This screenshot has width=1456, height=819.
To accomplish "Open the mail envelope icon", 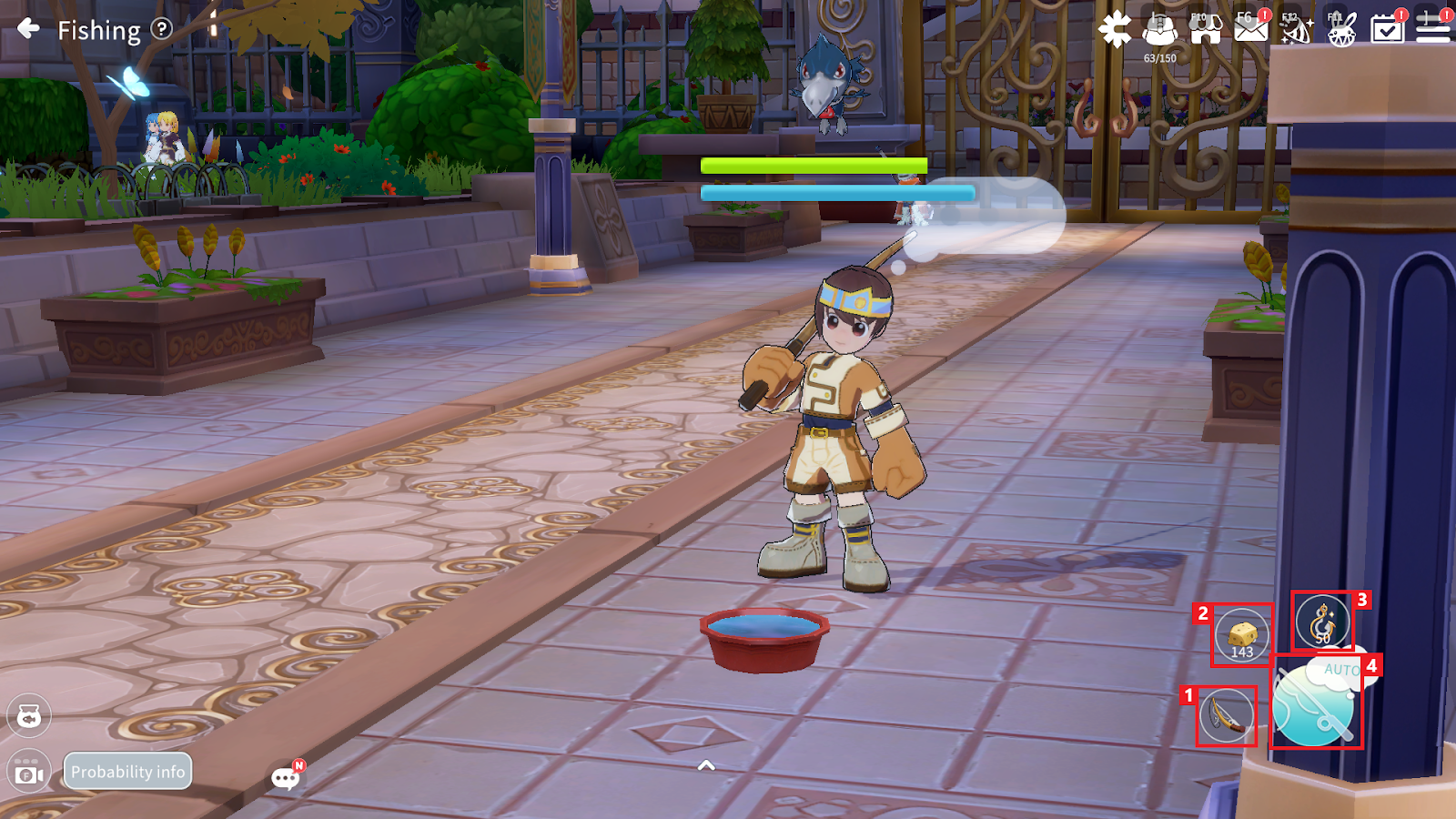I will tap(1250, 30).
